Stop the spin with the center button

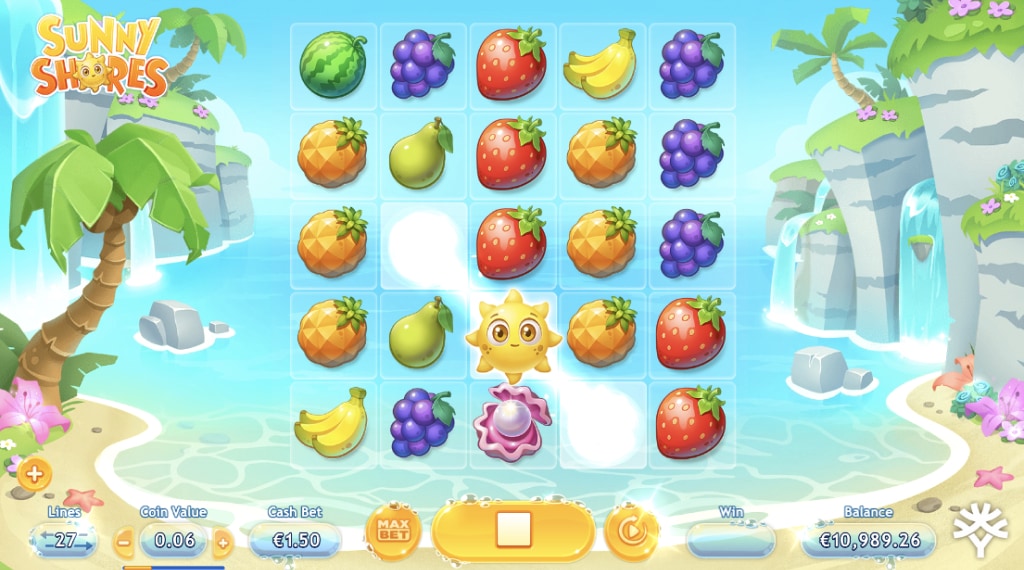point(513,530)
